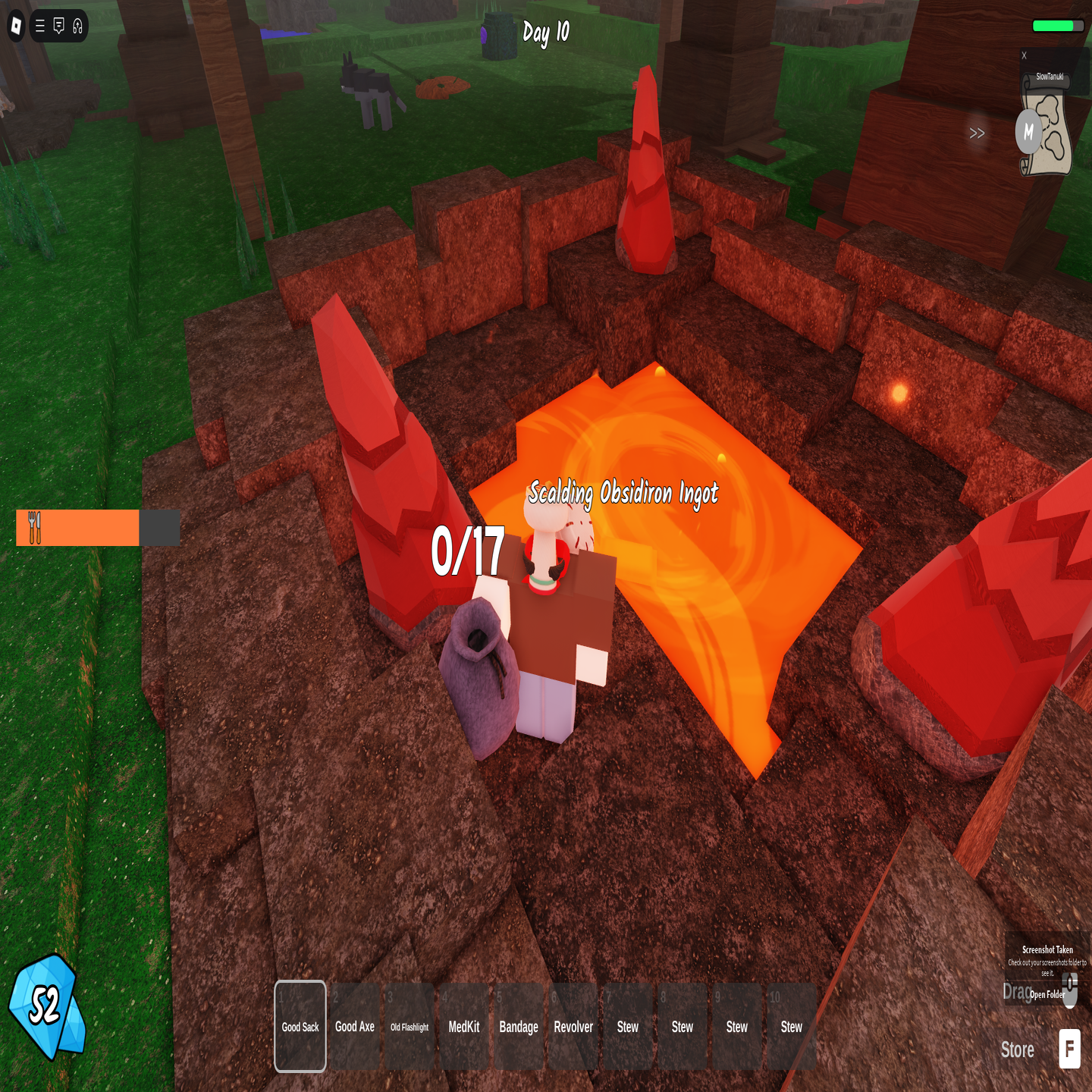Click the blue diamond gem counter

click(x=45, y=1006)
